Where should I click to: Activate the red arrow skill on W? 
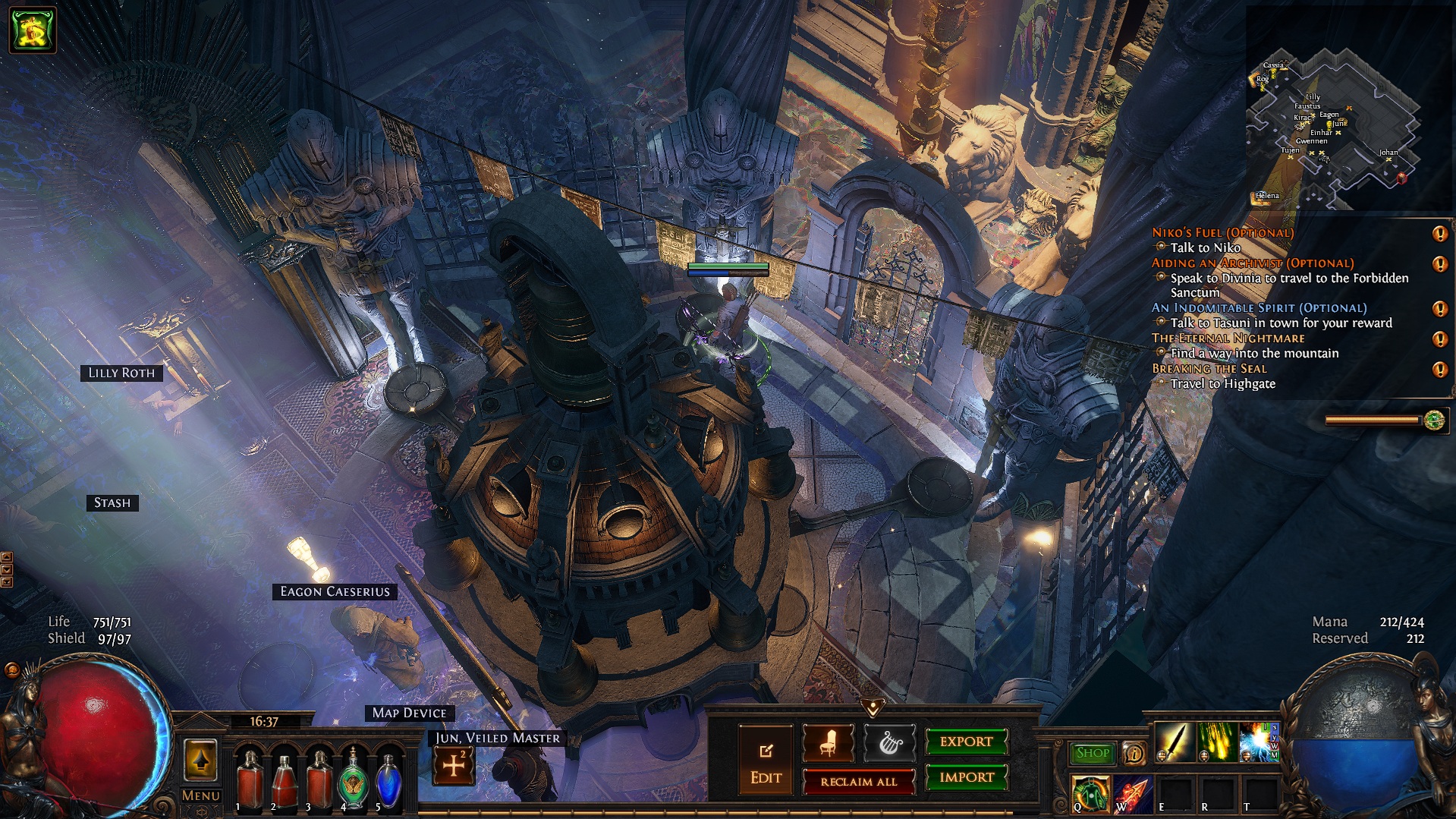point(1133,794)
